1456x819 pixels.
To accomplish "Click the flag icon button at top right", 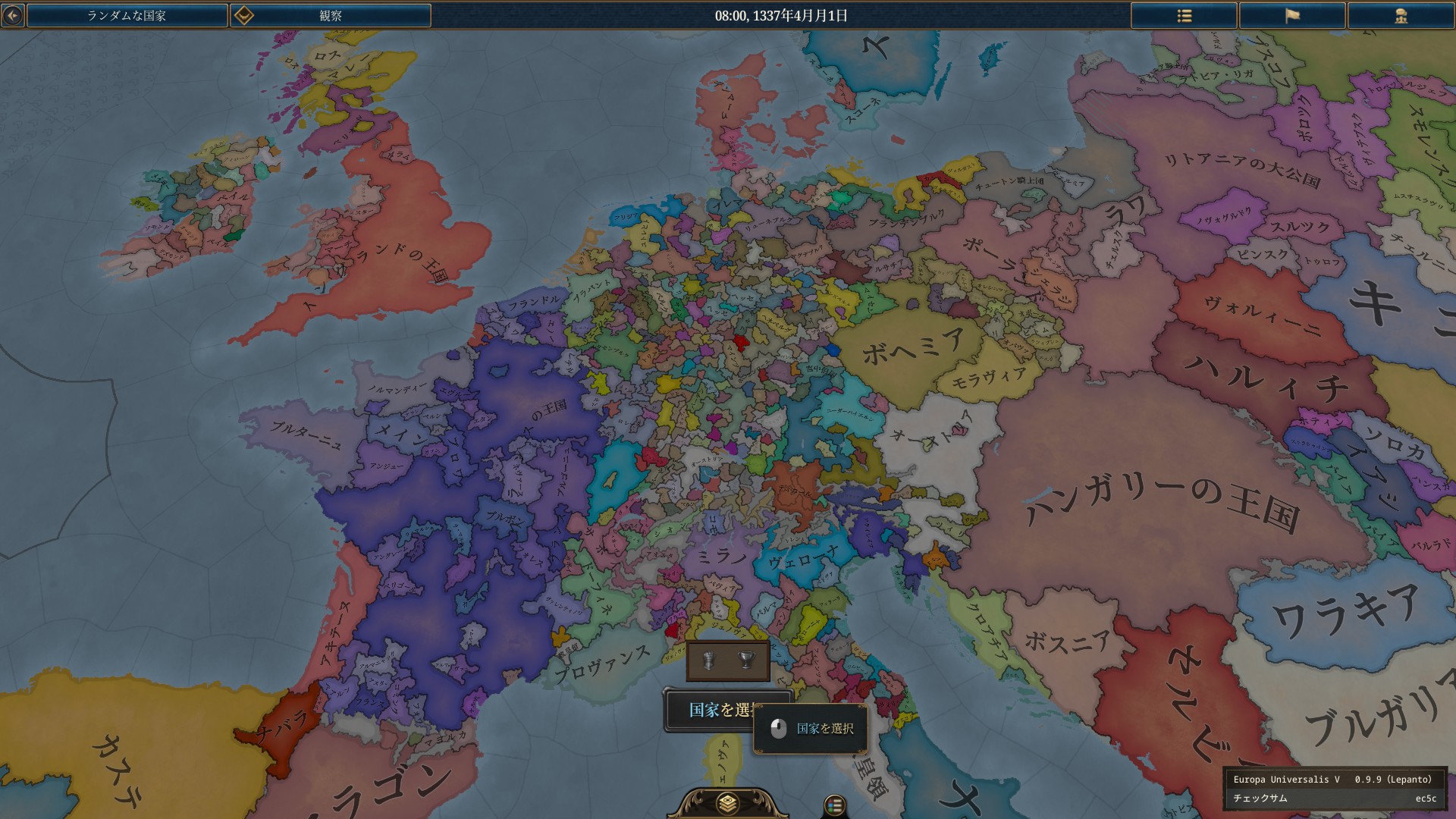I will coord(1292,14).
